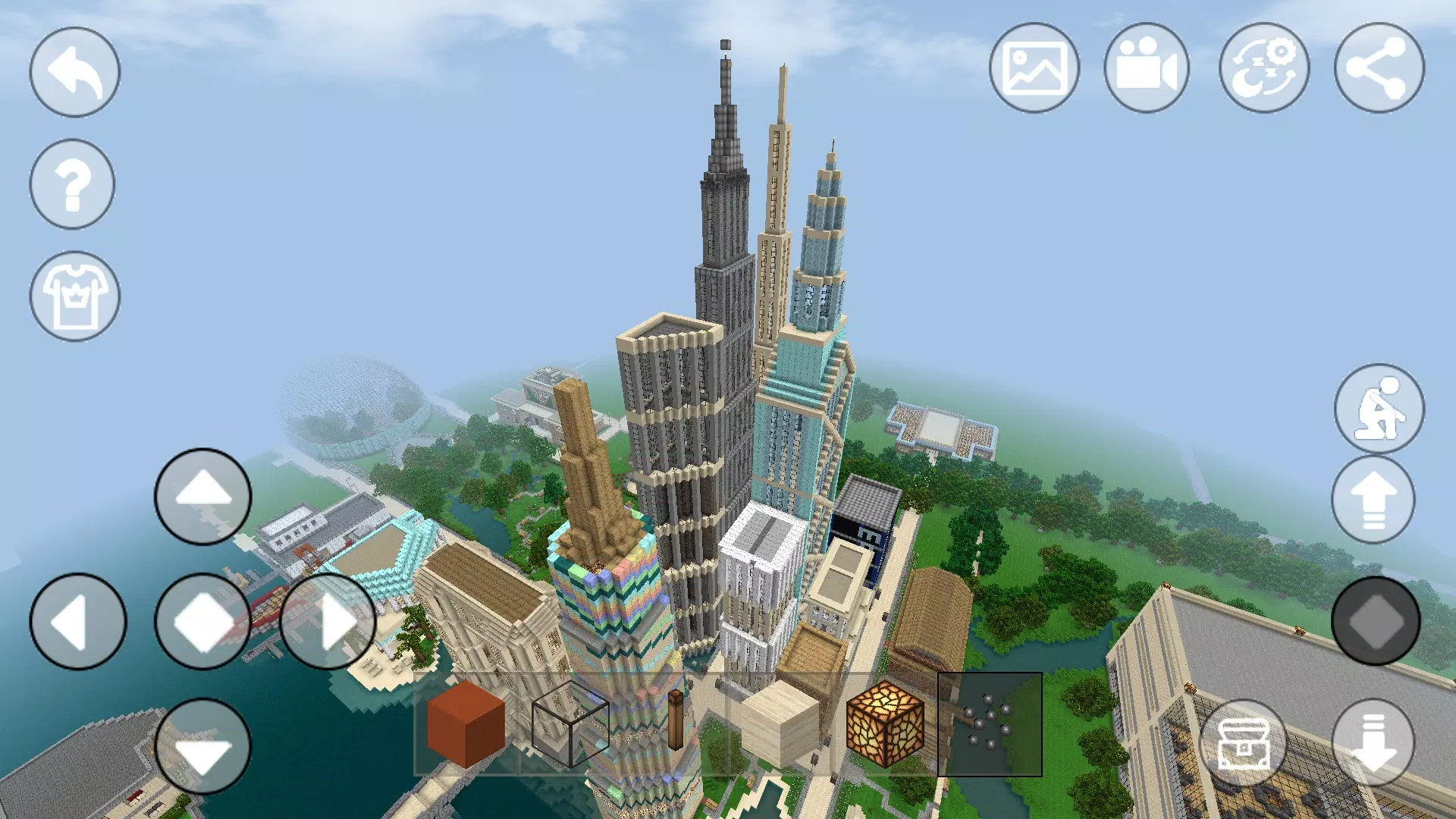Take a screenshot with the image icon
1456x819 pixels.
point(1035,67)
